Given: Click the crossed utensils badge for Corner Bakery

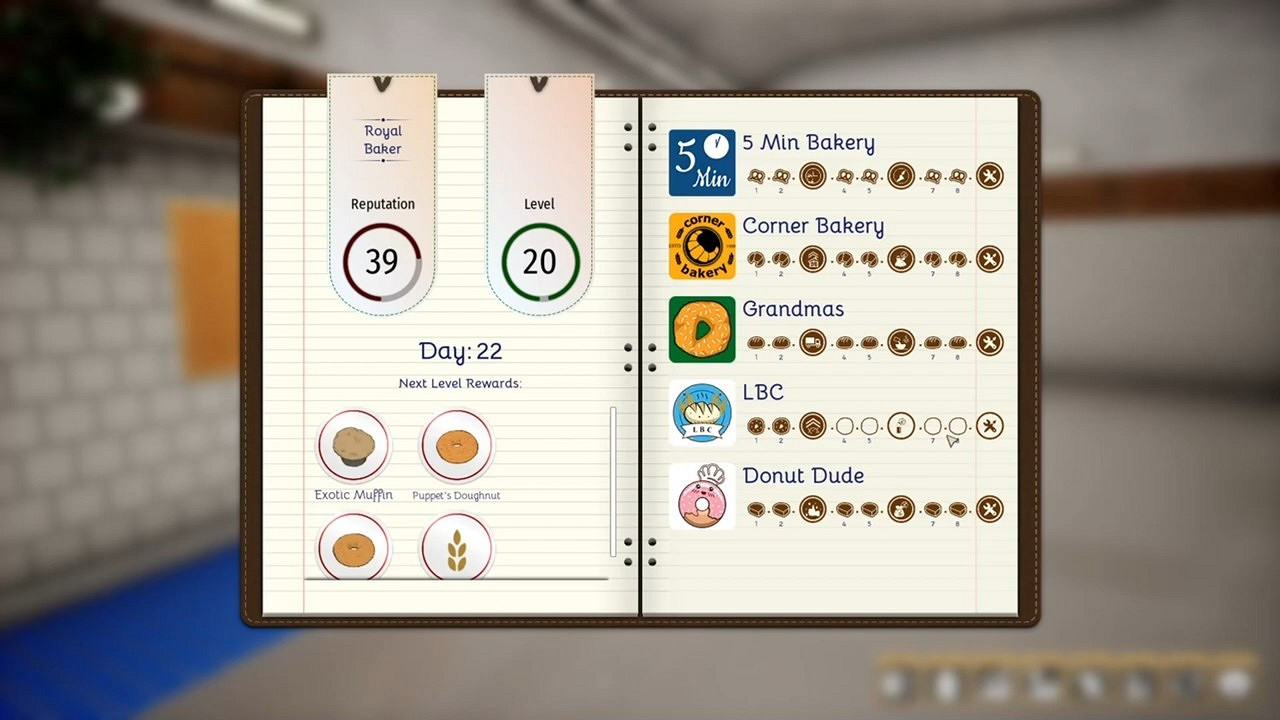Looking at the screenshot, I should point(990,259).
